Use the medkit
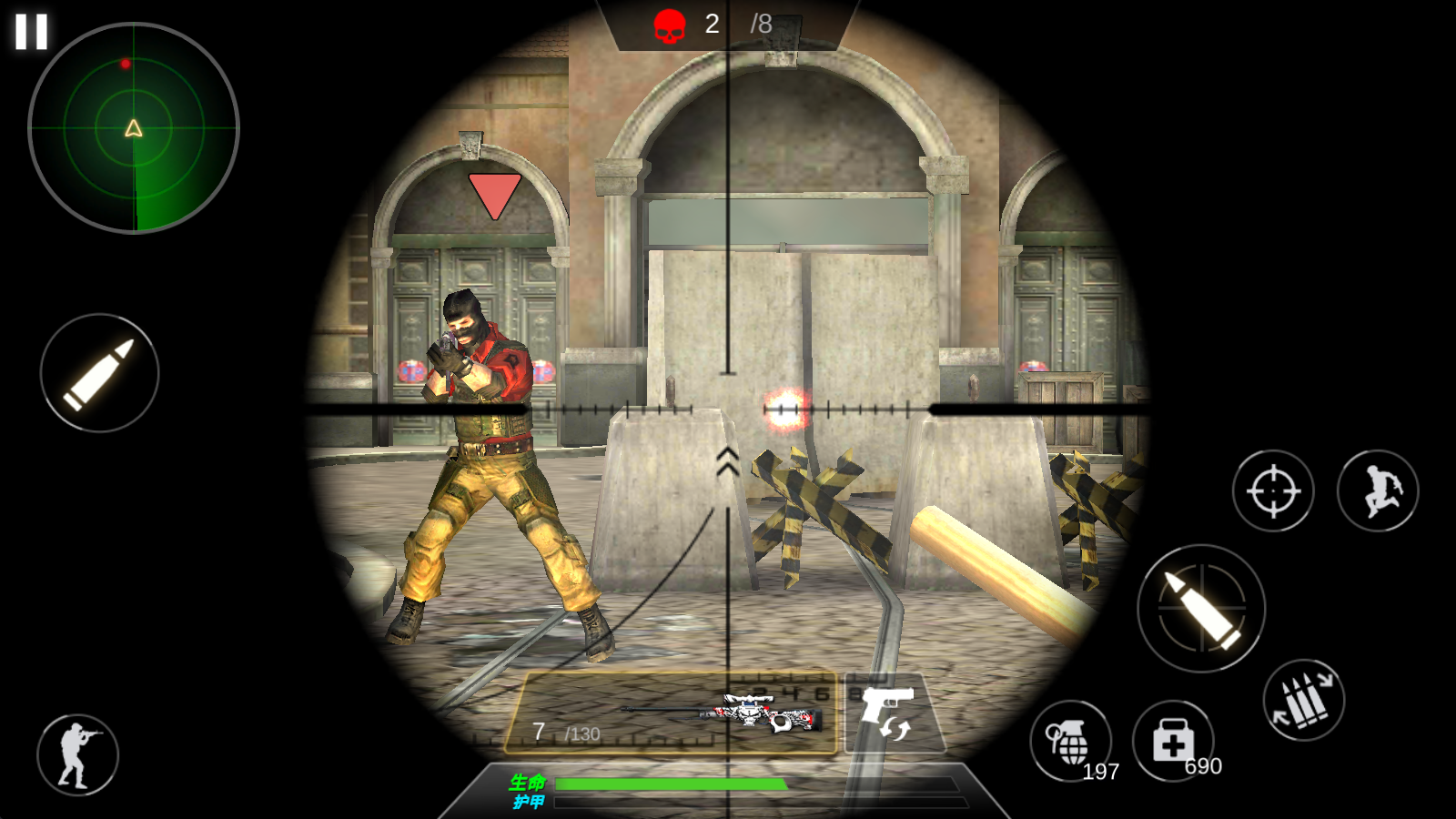 click(x=1173, y=741)
